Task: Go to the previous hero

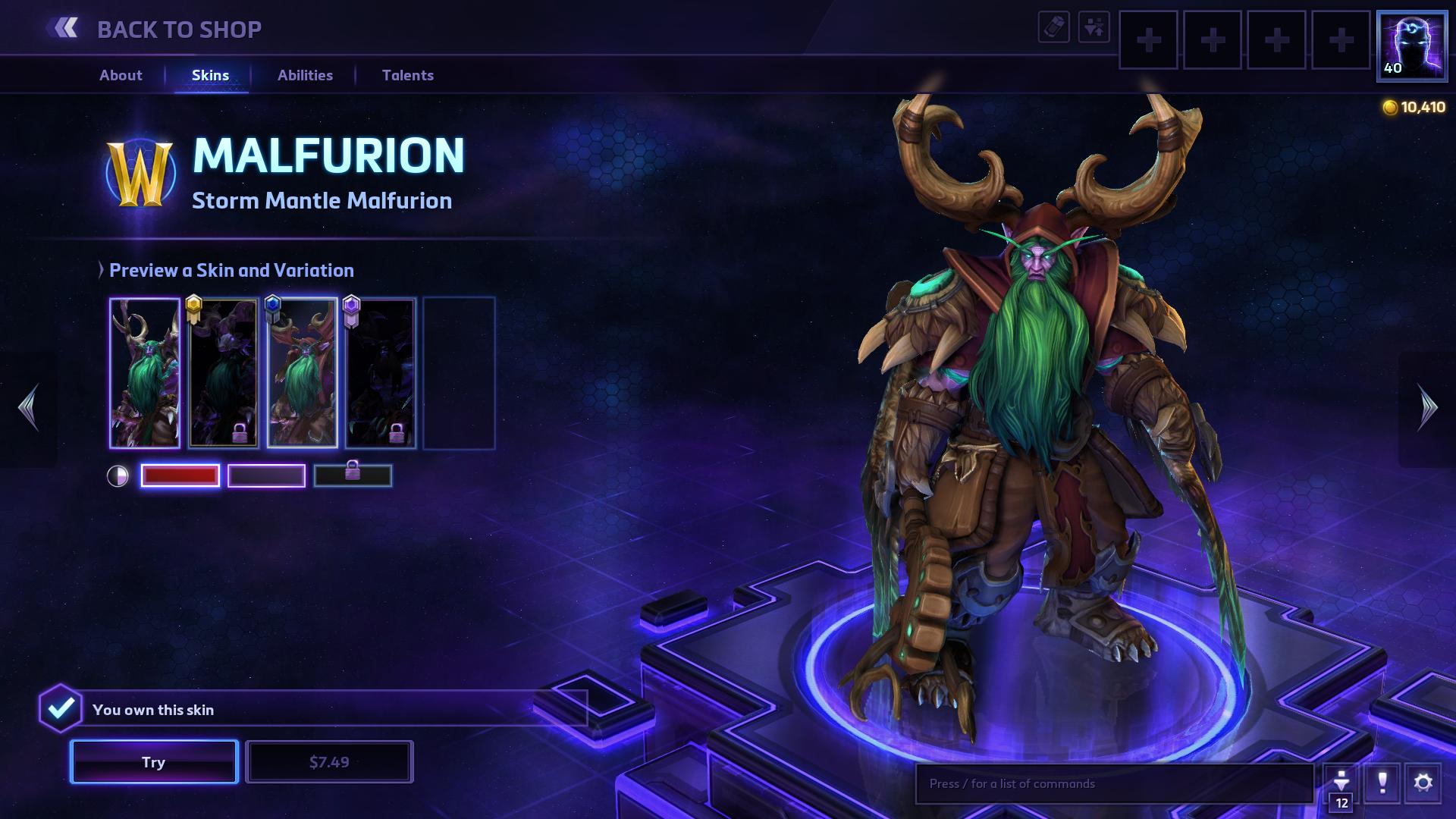Action: tap(29, 408)
